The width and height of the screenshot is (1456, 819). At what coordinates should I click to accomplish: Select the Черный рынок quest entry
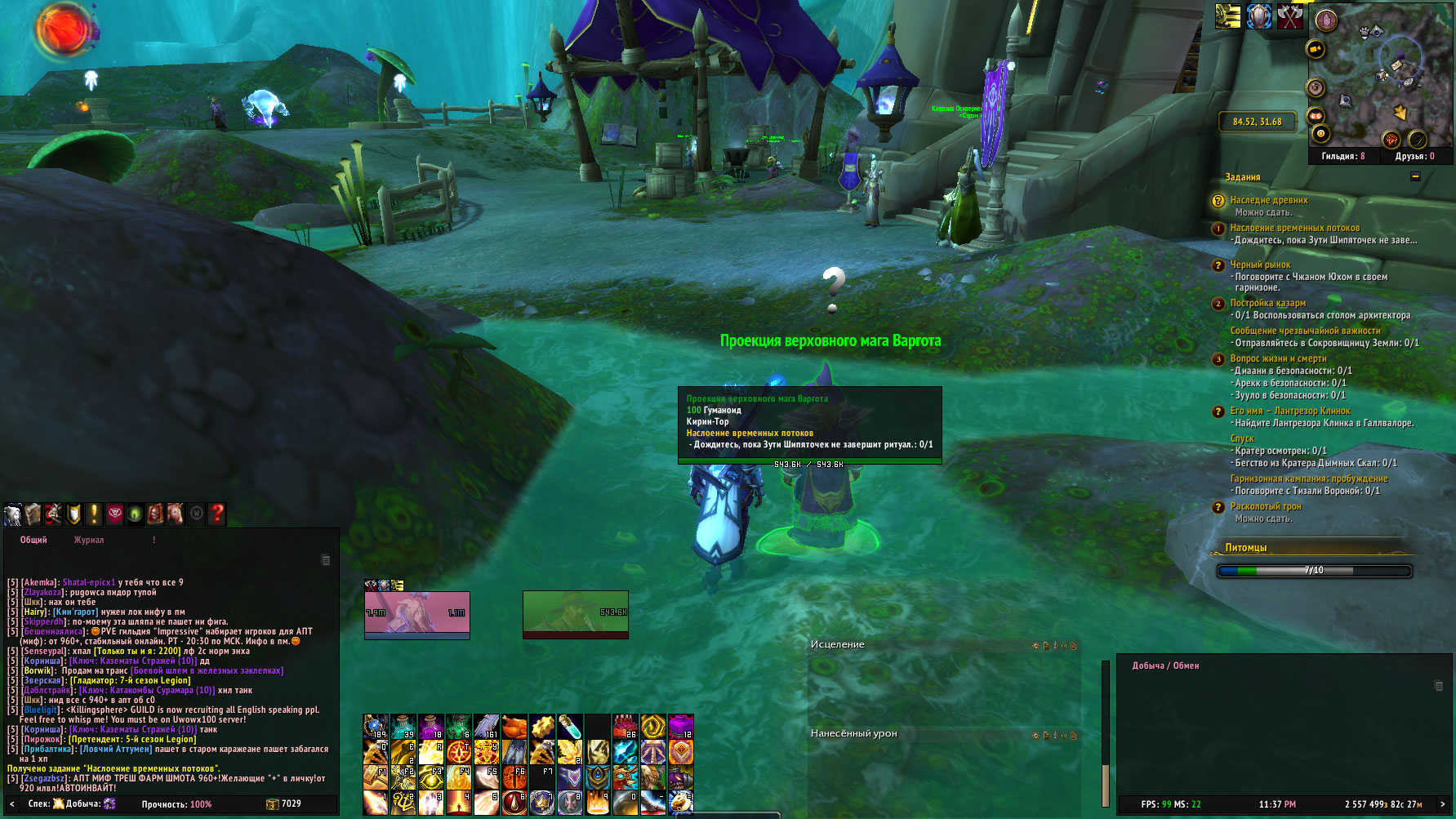pyautogui.click(x=1260, y=265)
